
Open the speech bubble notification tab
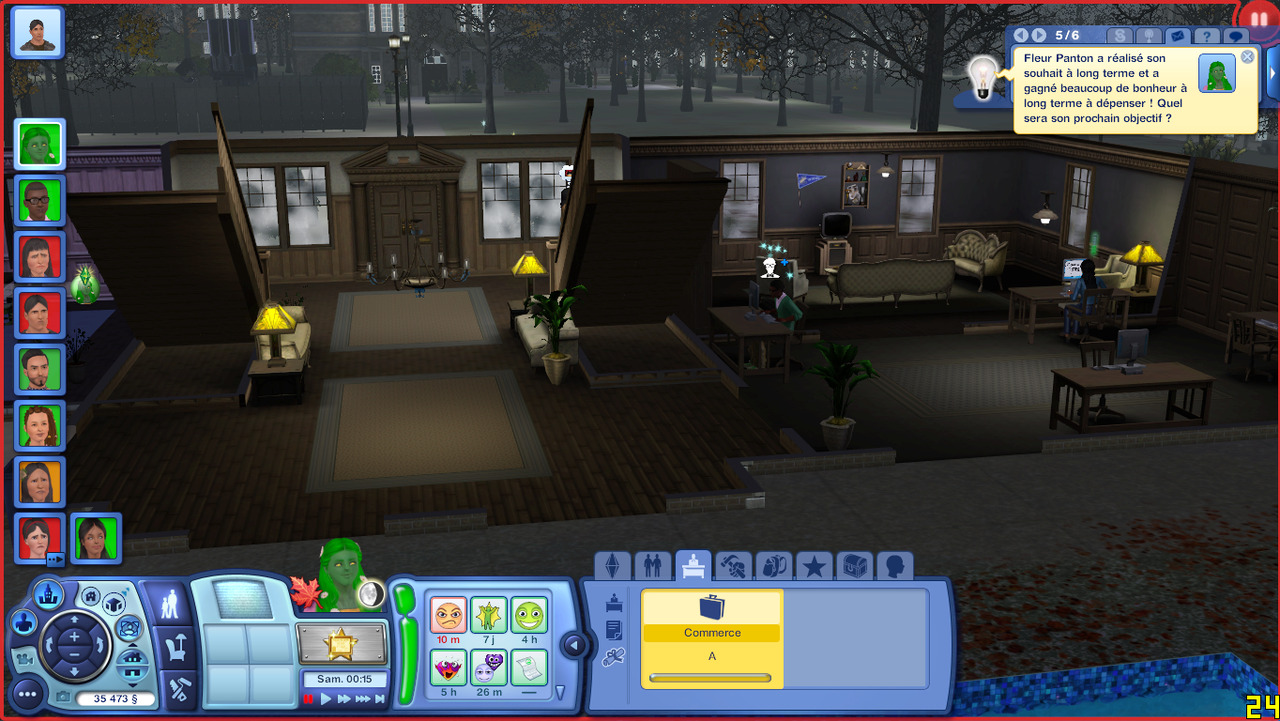pos(1237,37)
